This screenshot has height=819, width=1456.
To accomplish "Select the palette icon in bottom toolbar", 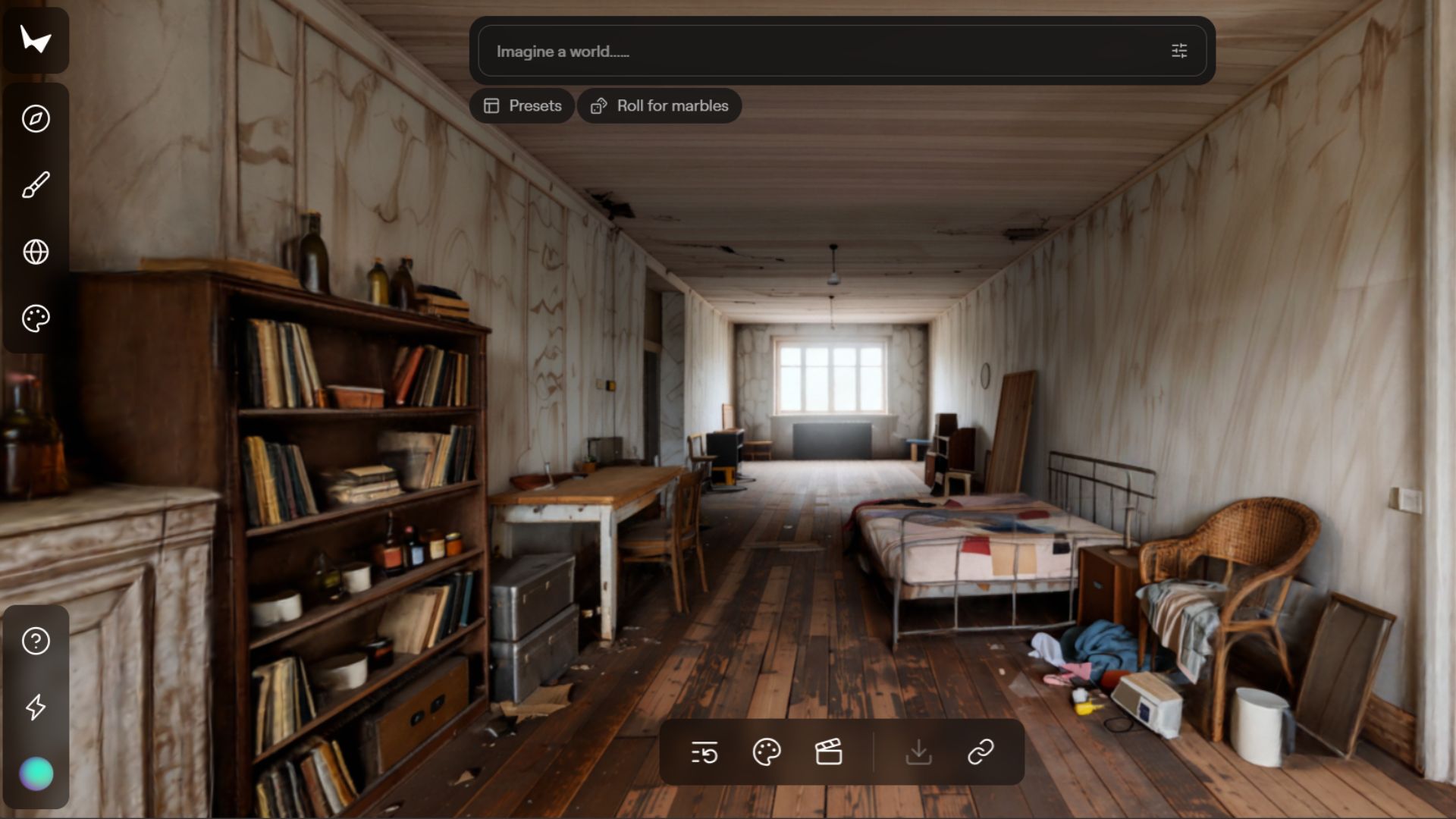I will pyautogui.click(x=767, y=753).
